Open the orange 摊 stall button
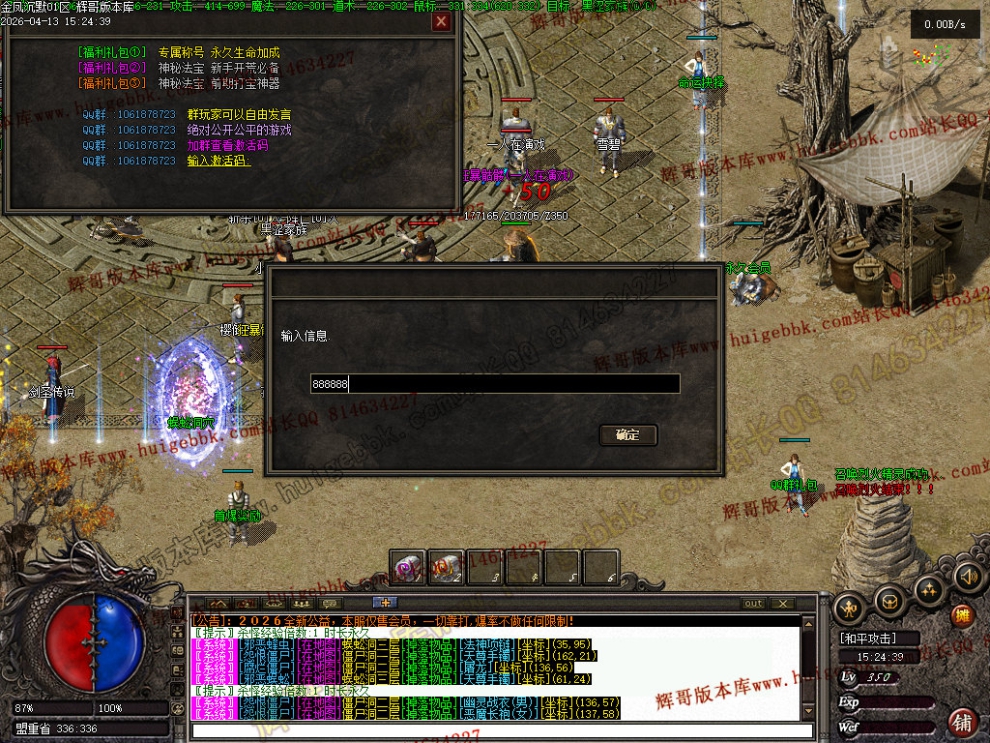Screen dimensions: 990x743 962,616
